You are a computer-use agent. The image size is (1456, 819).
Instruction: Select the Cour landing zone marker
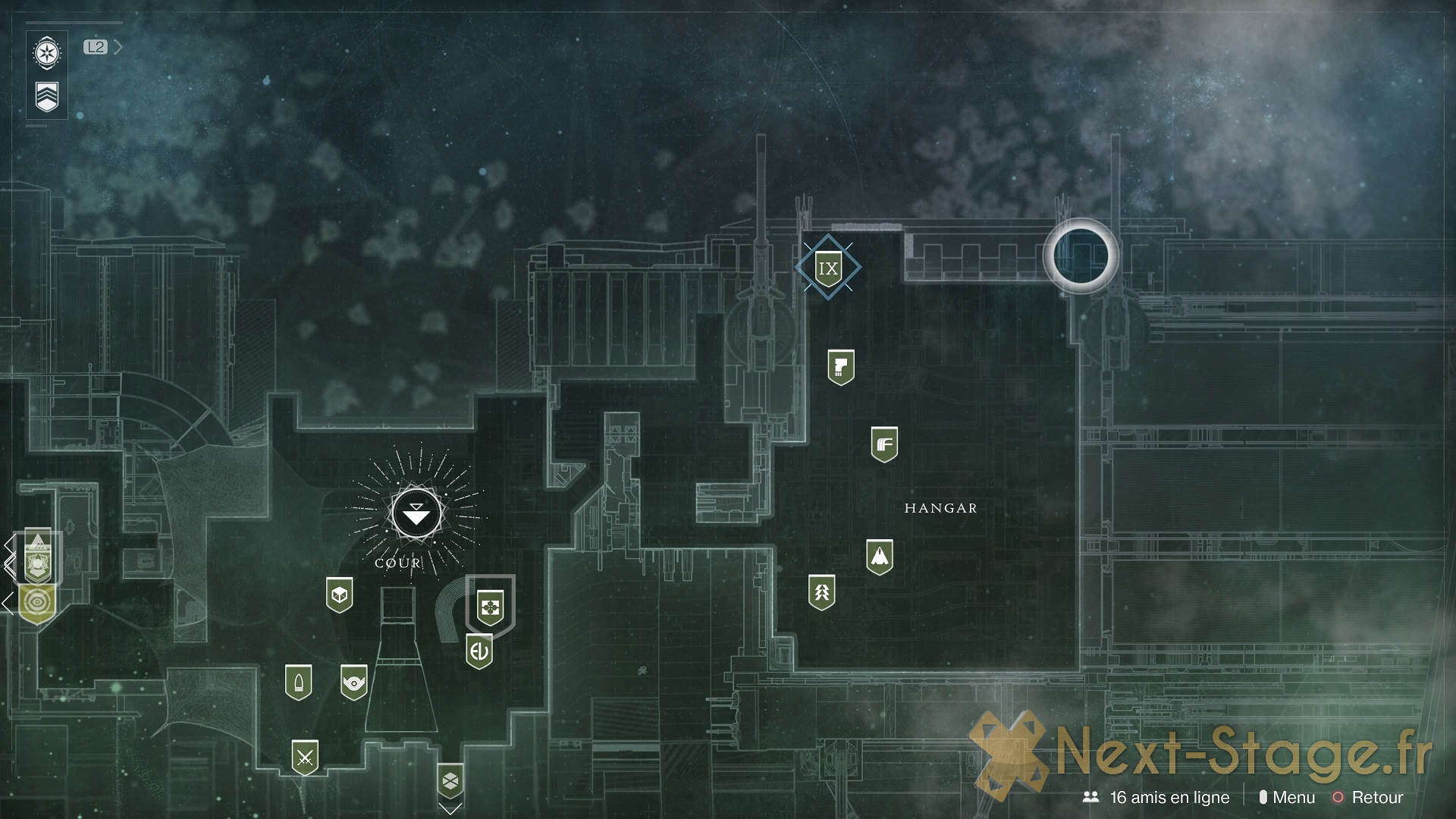click(416, 514)
